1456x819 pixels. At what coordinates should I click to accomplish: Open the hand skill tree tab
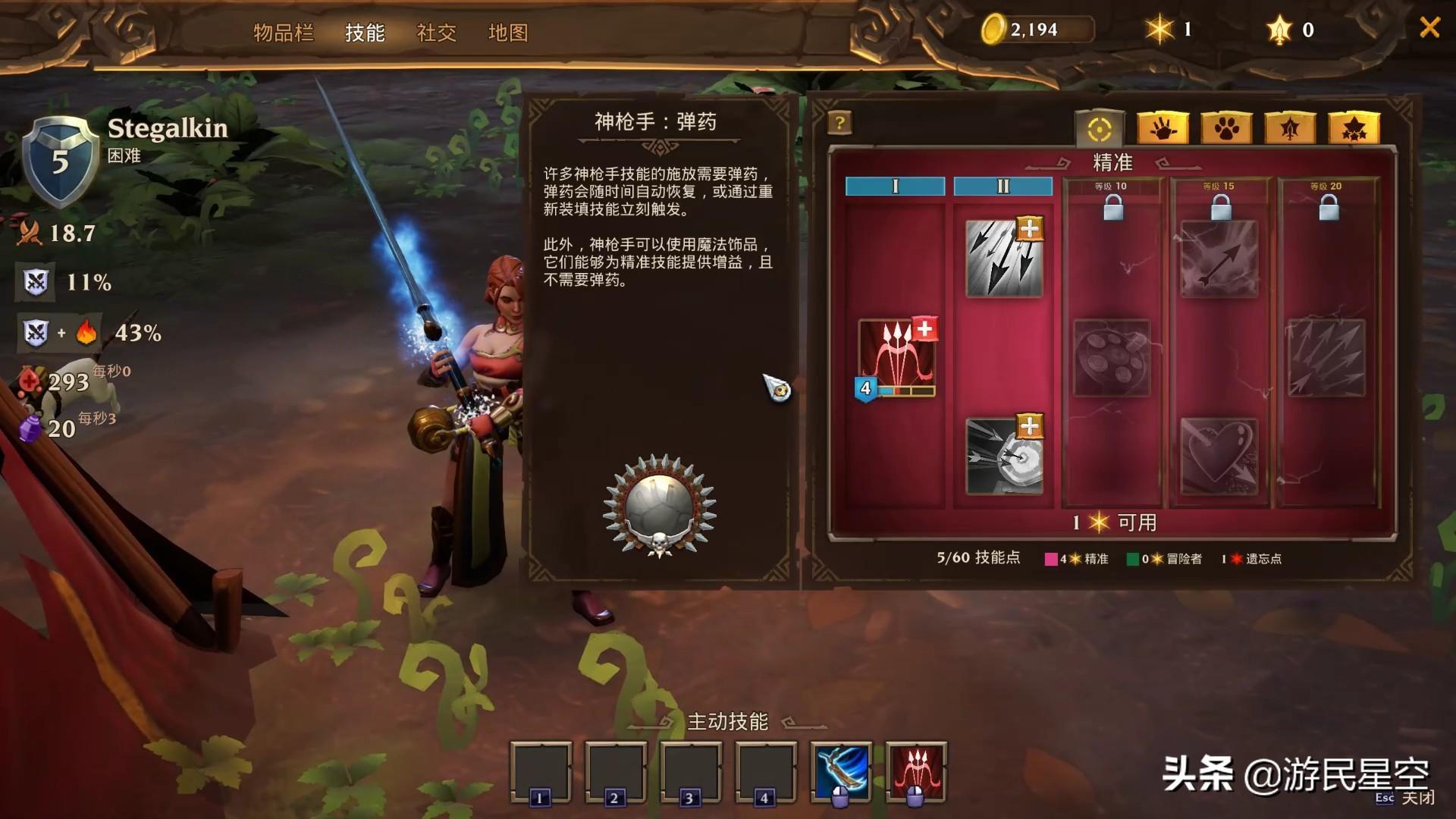pyautogui.click(x=1163, y=127)
